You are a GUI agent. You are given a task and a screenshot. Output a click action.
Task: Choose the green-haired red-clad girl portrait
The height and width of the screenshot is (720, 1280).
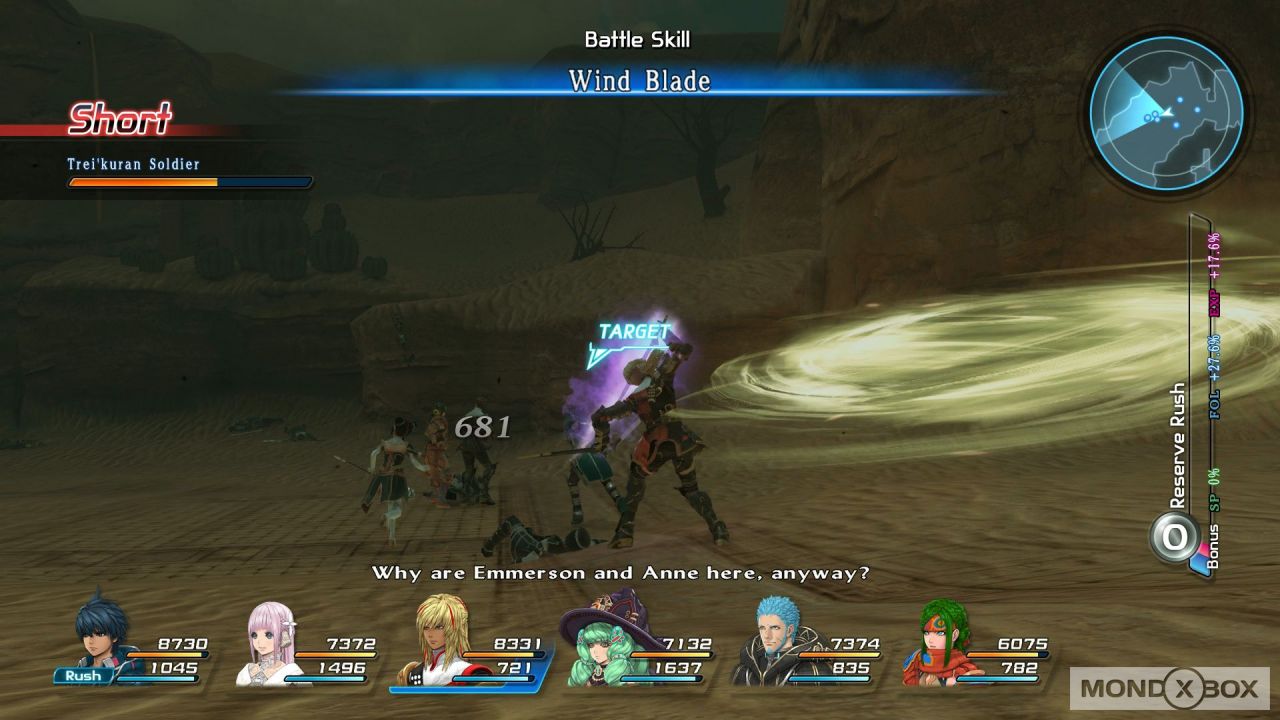(x=936, y=642)
